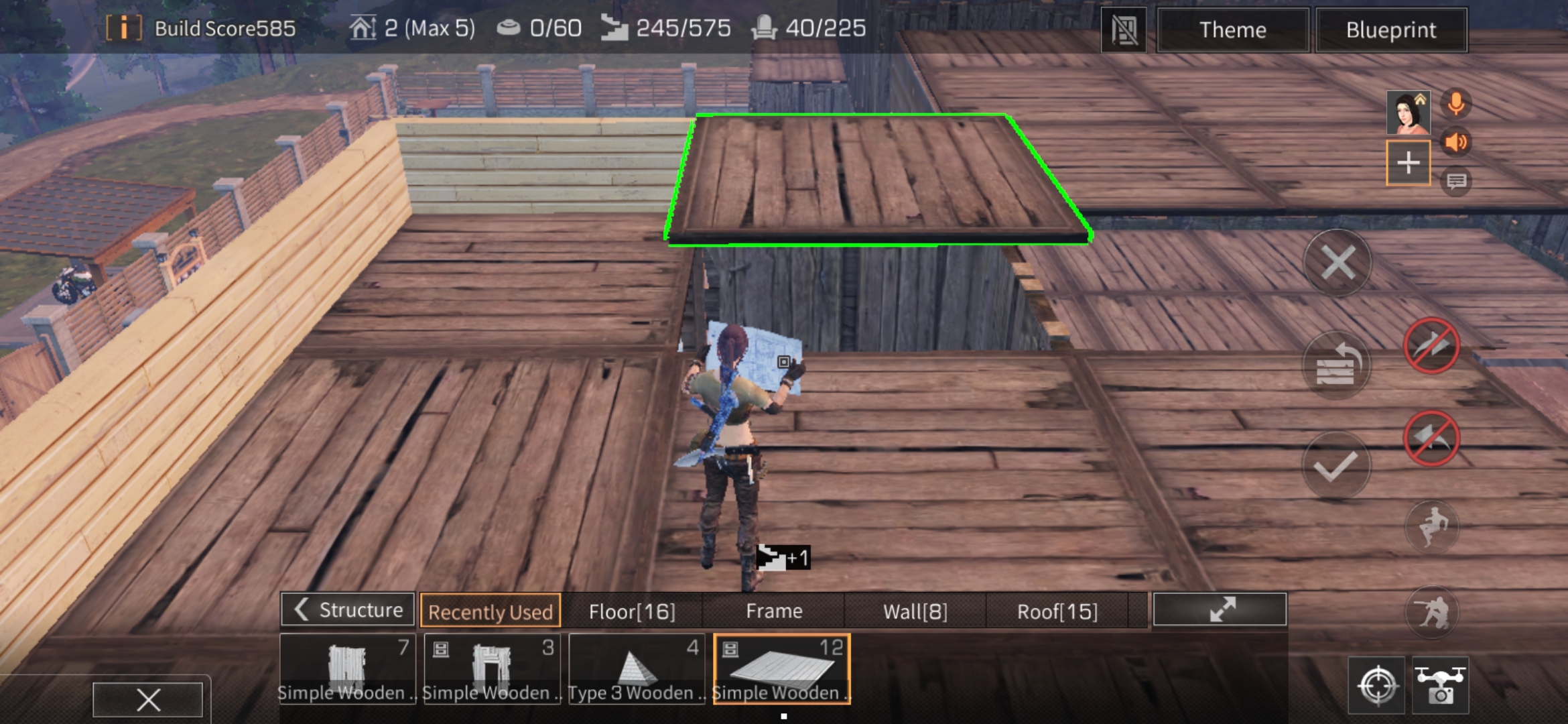
Task: Toggle the speaker sound icon
Action: click(x=1455, y=143)
